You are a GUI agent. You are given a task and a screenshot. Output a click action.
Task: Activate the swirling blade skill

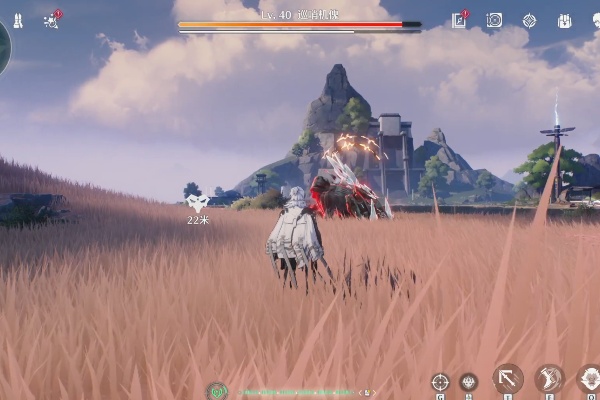point(549,378)
